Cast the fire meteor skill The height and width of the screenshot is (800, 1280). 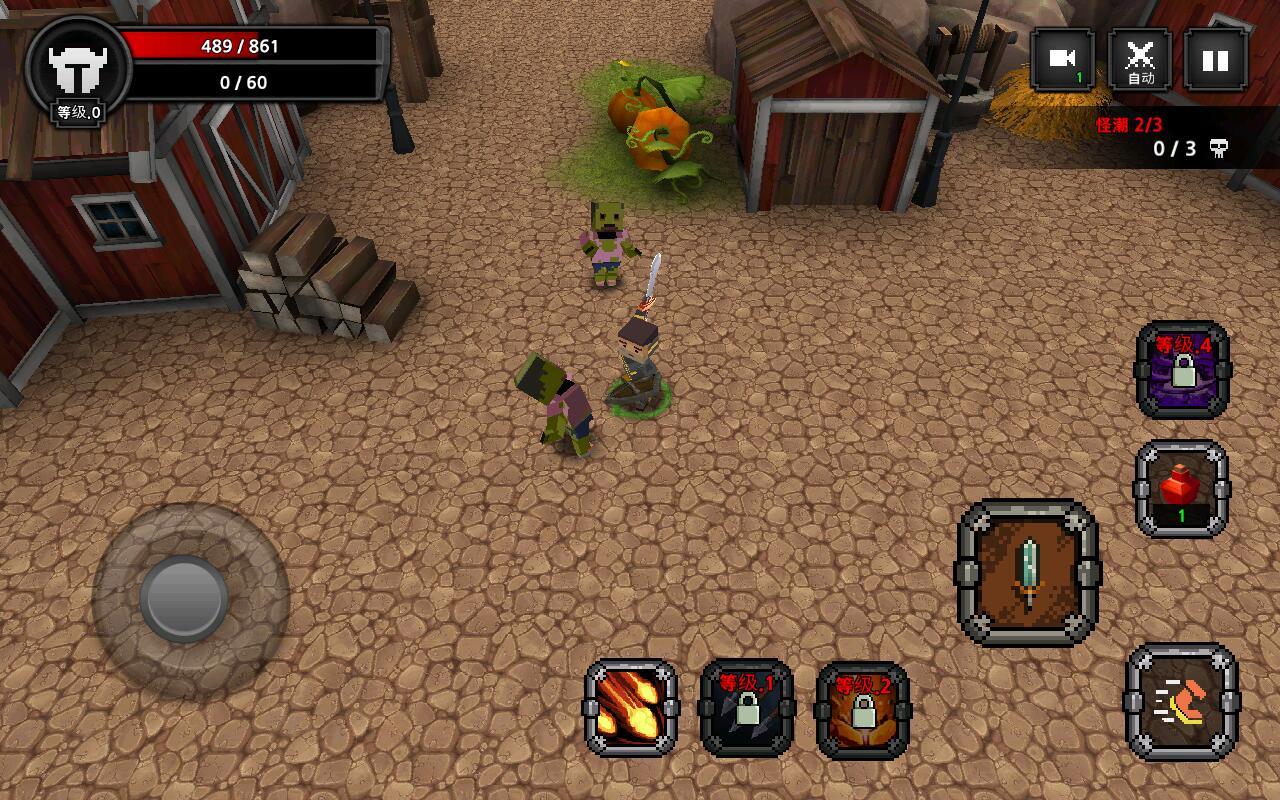[x=631, y=708]
